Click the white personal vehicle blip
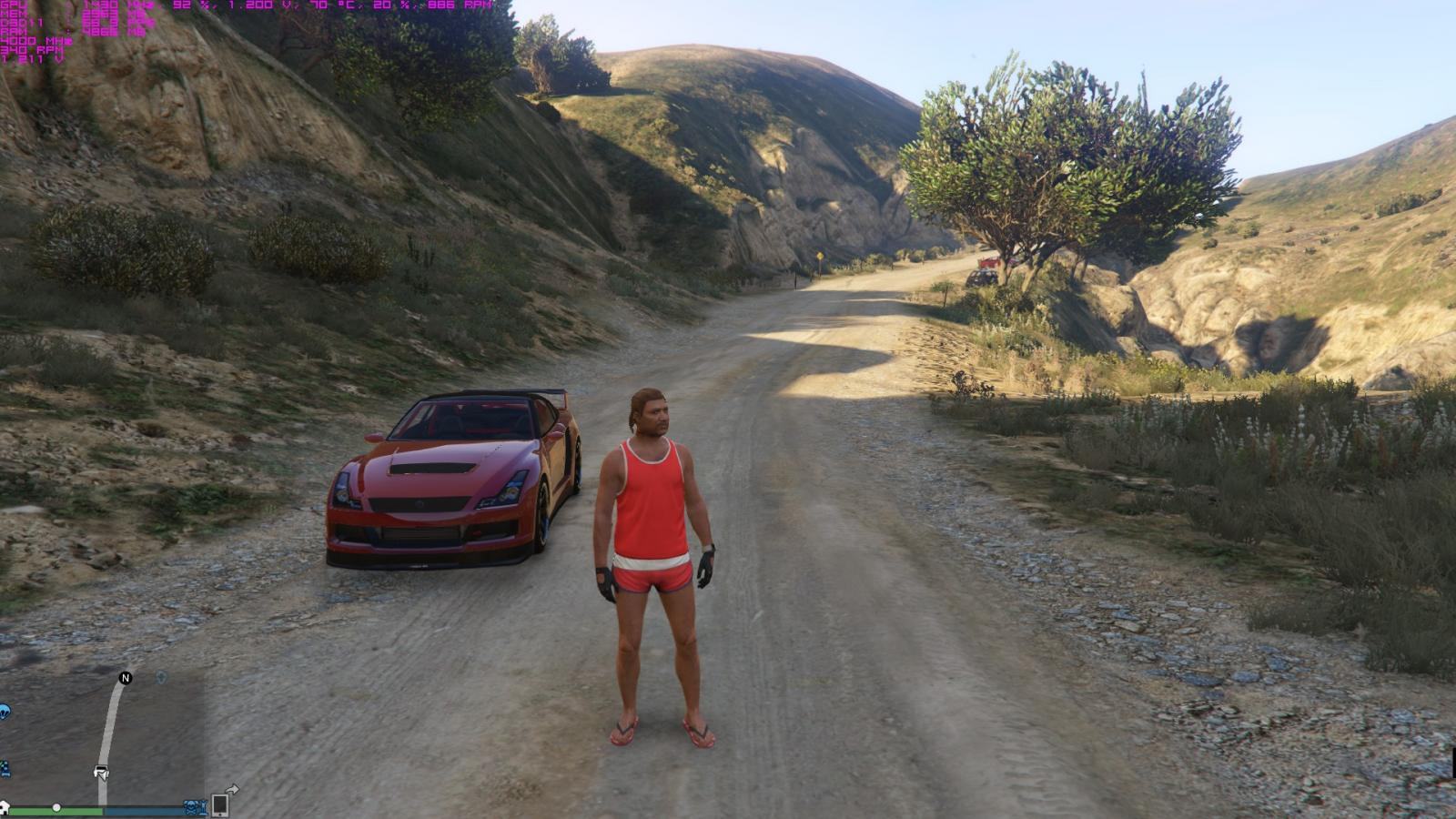The width and height of the screenshot is (1456, 819). tap(101, 772)
